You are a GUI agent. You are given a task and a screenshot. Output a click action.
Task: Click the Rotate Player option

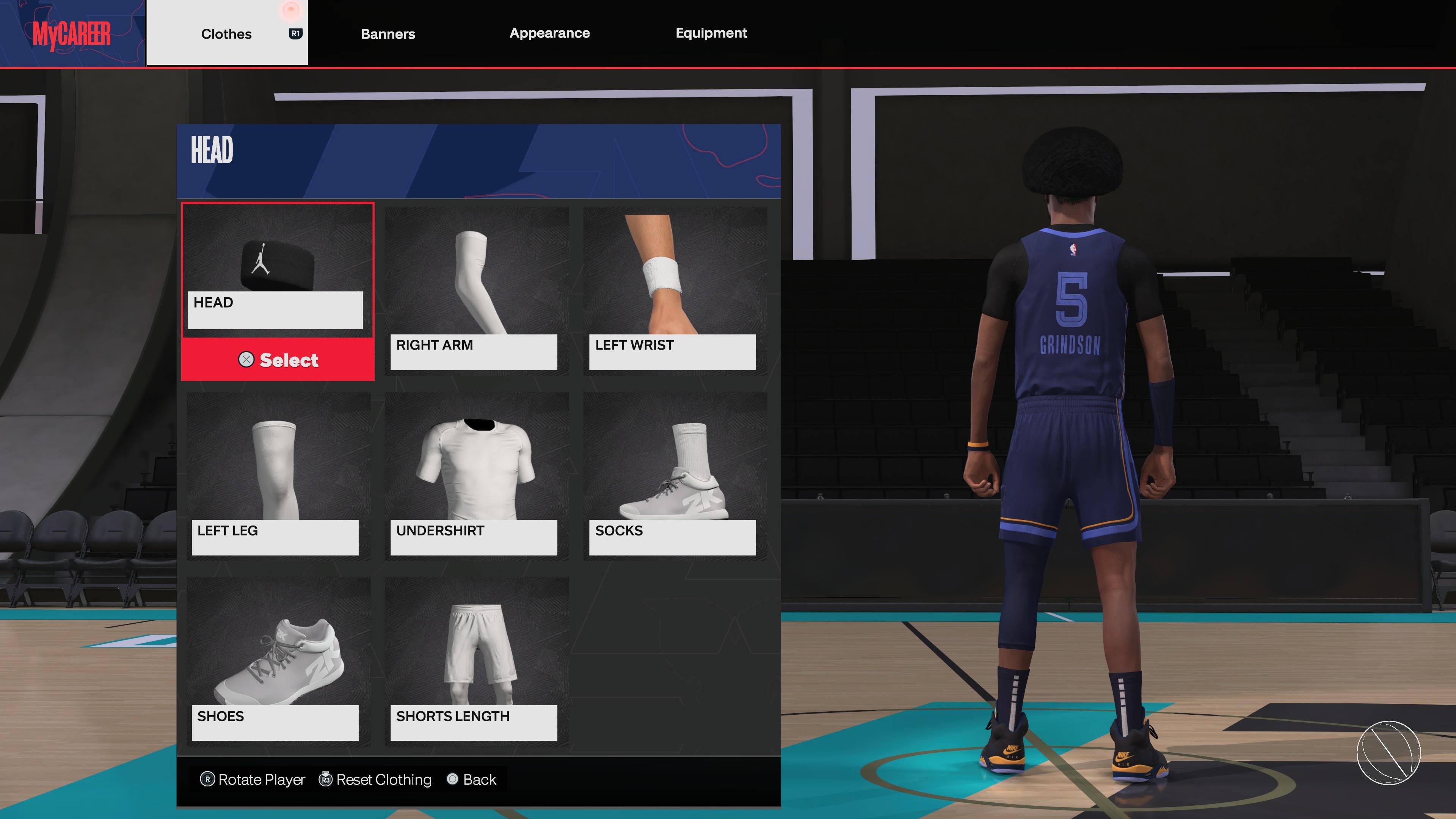pos(253,780)
